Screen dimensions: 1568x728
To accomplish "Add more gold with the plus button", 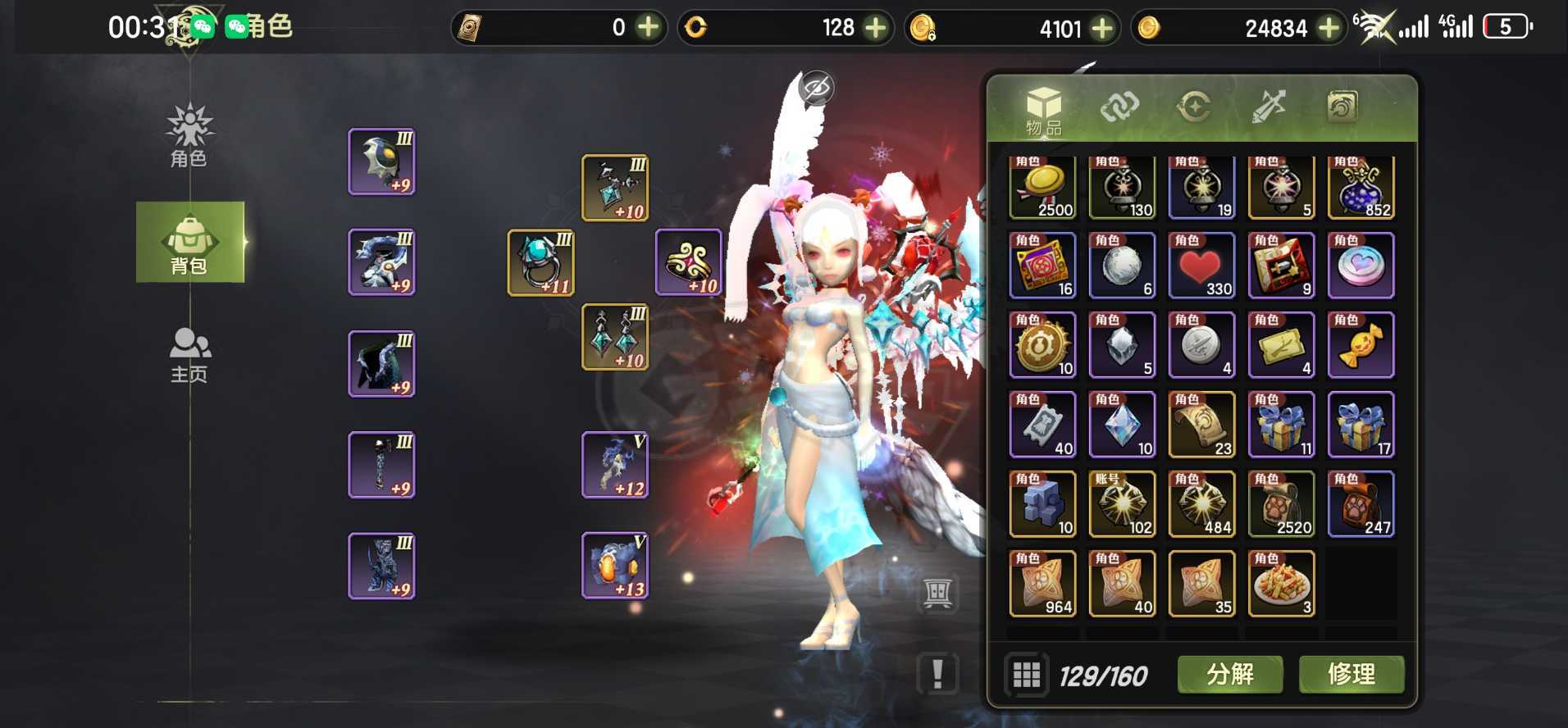I will [1328, 28].
